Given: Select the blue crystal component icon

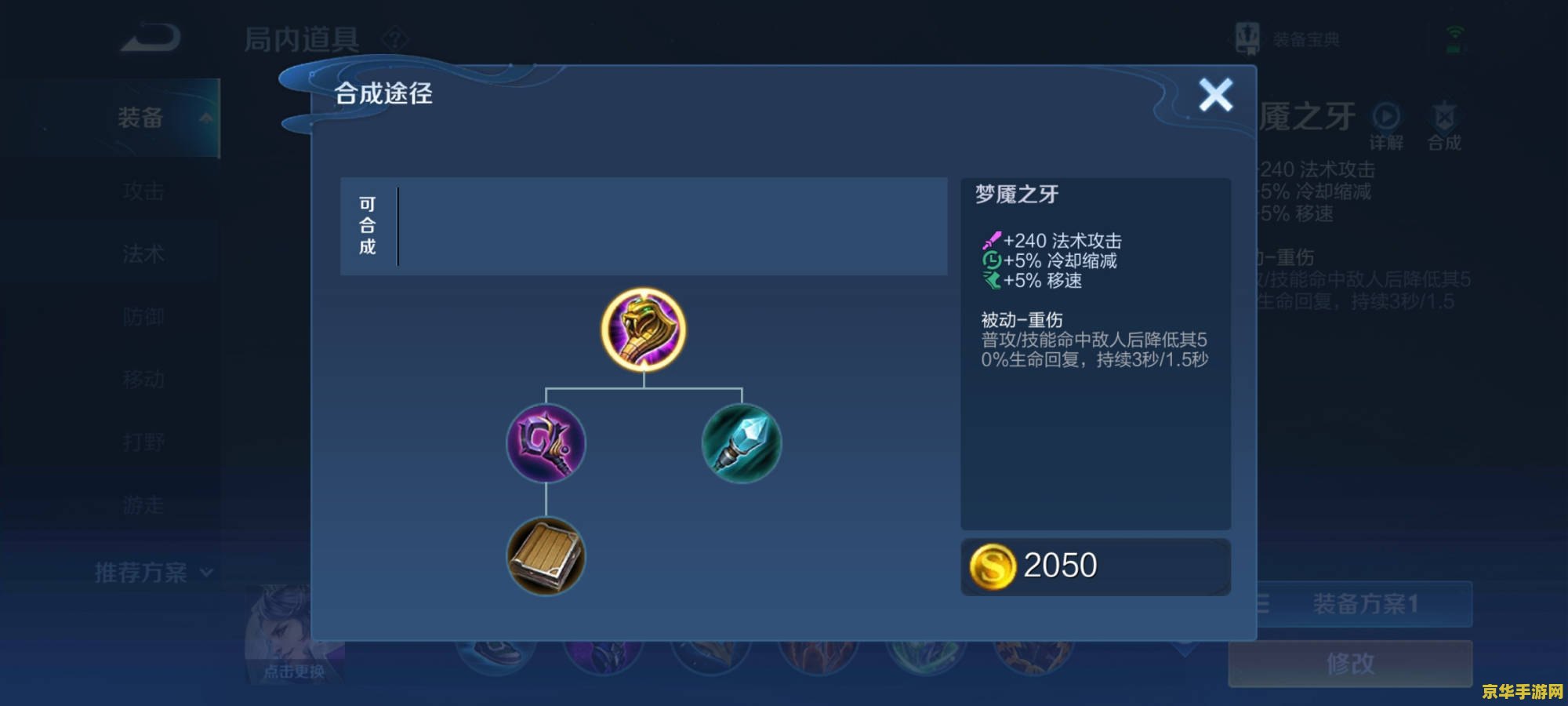Looking at the screenshot, I should click(741, 445).
